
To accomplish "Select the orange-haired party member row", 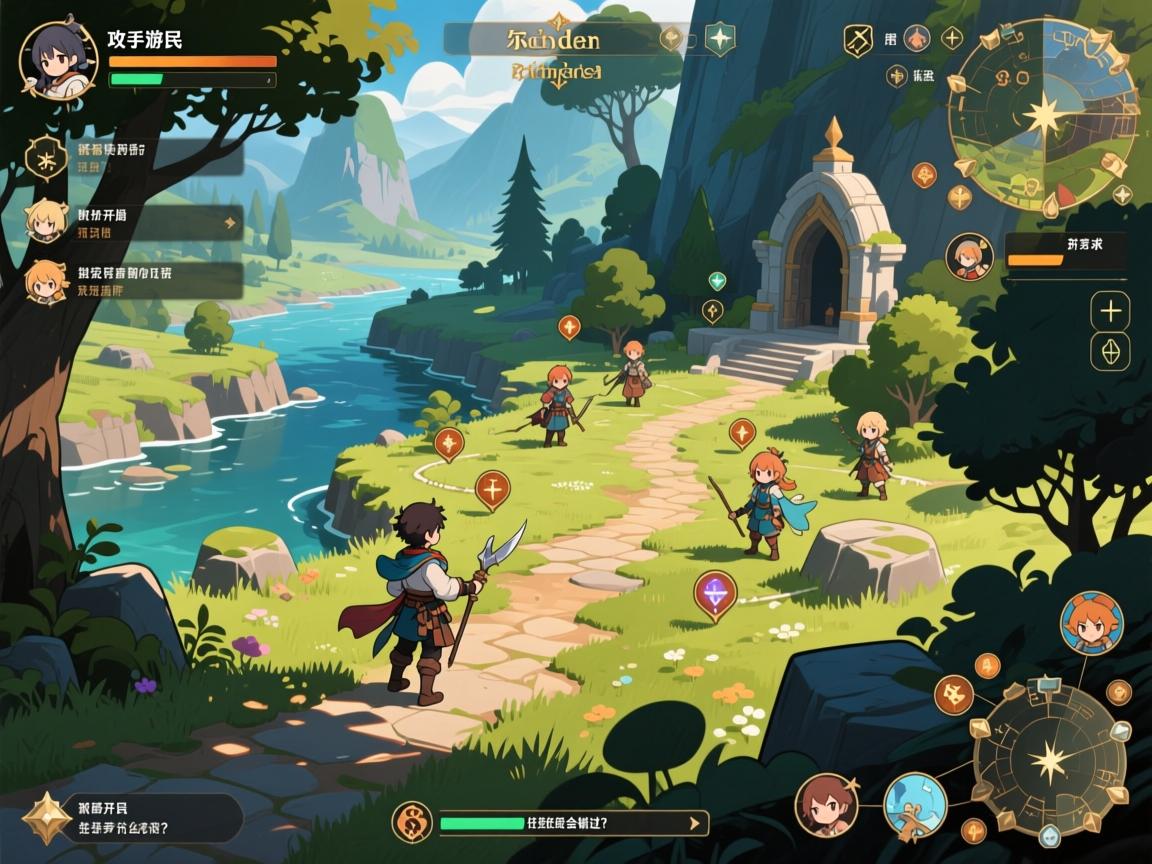I will coord(135,281).
